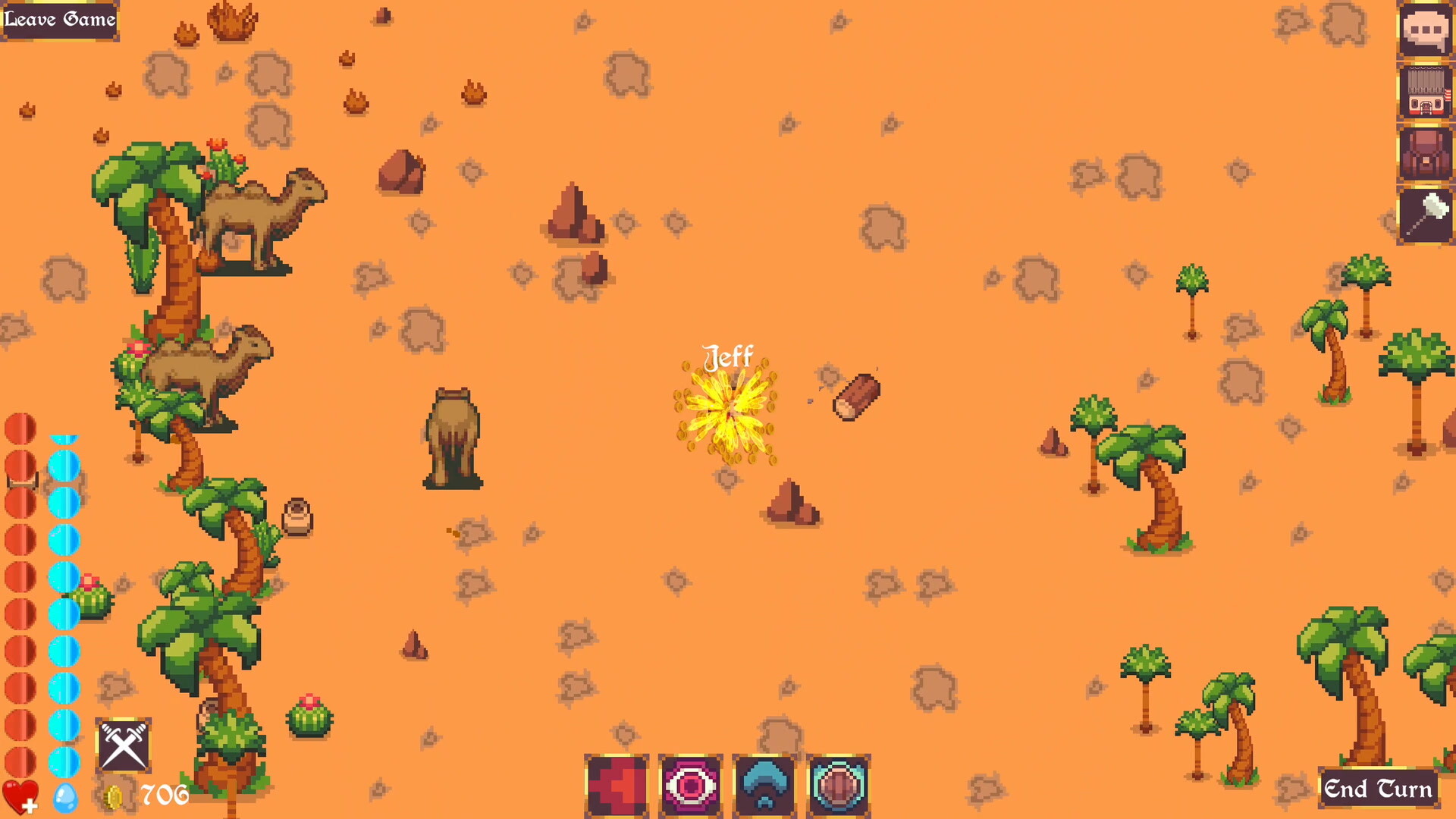
Task: Open the backpack inventory
Action: click(1426, 155)
